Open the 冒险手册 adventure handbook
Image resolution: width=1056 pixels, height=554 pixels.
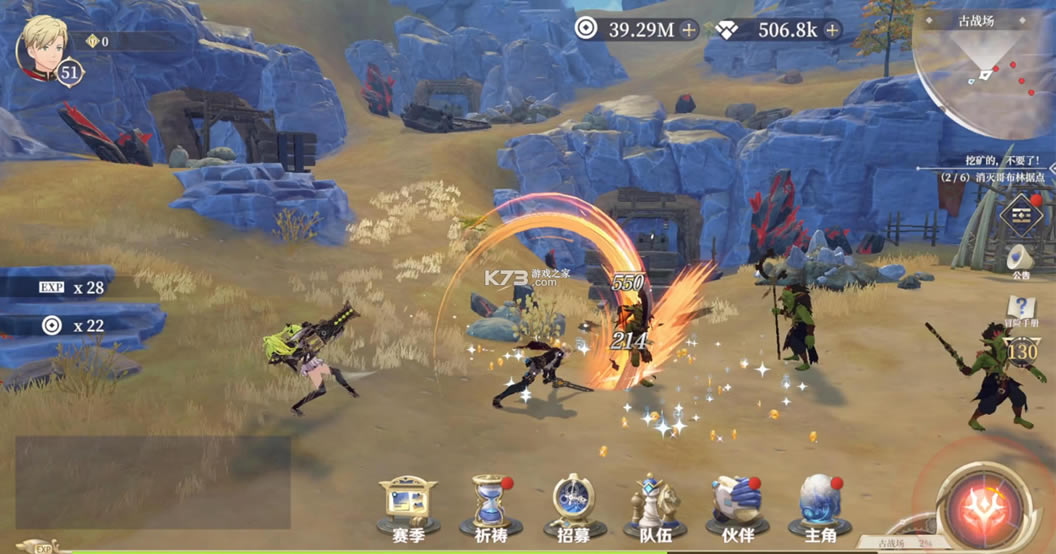(x=1021, y=312)
